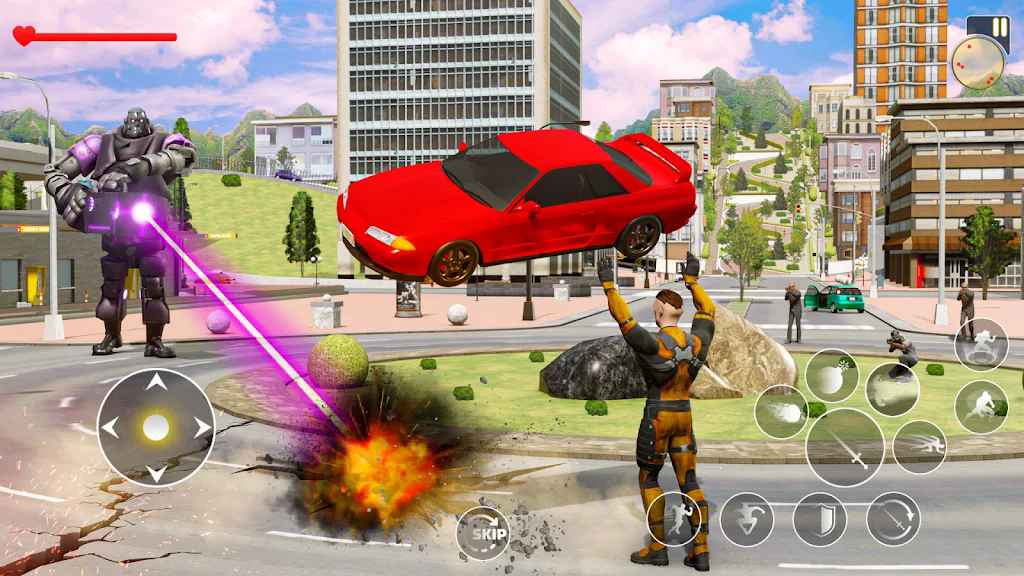Attack with the large sword button
The height and width of the screenshot is (576, 1024).
click(x=845, y=447)
